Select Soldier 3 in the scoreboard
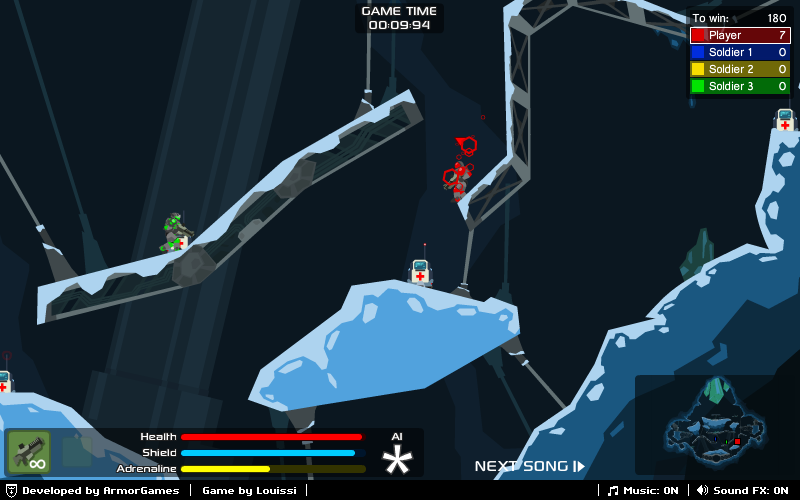Screen dimensions: 800x500 click(x=739, y=86)
